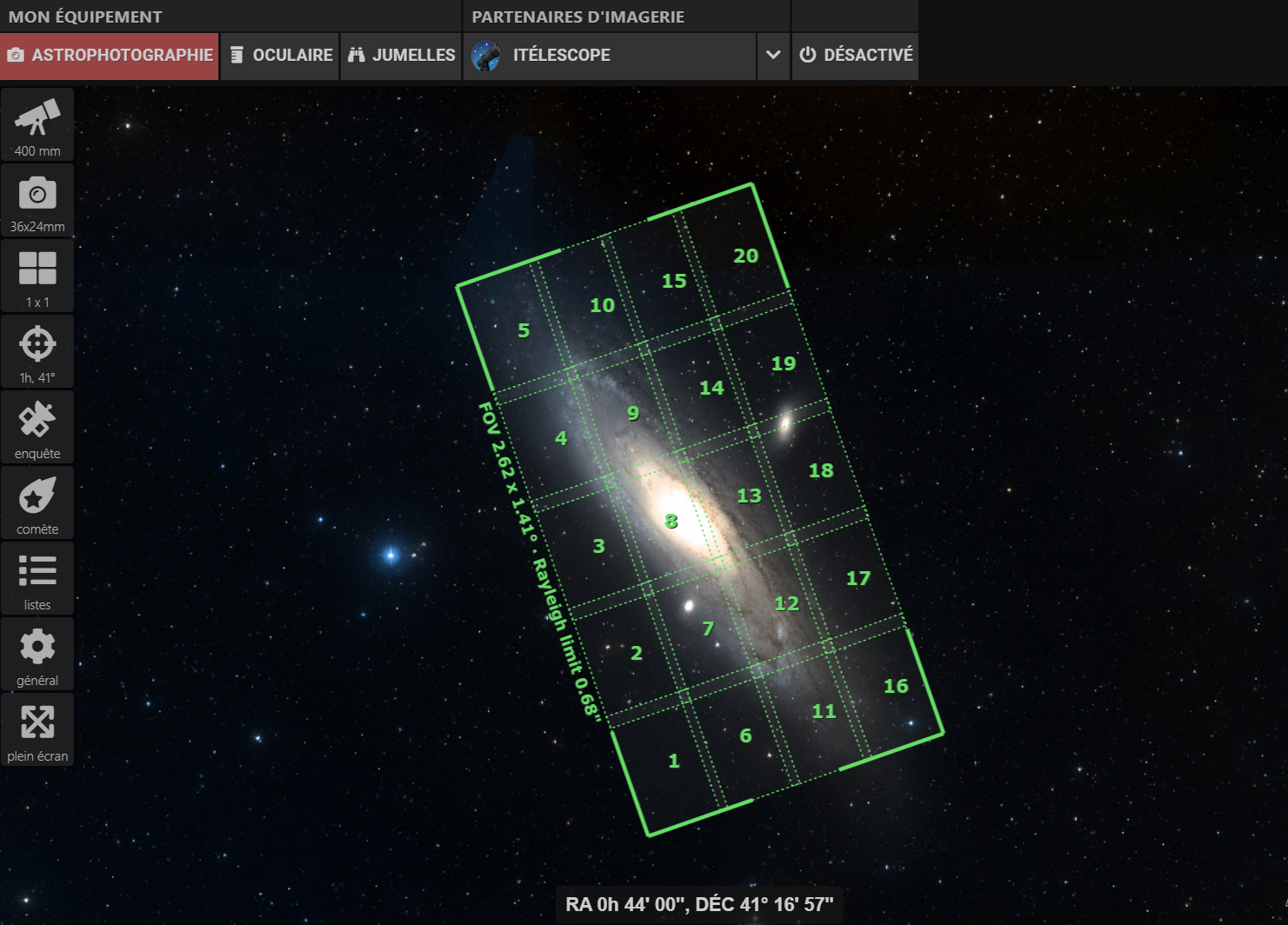Open the comète comet panel

[x=37, y=502]
